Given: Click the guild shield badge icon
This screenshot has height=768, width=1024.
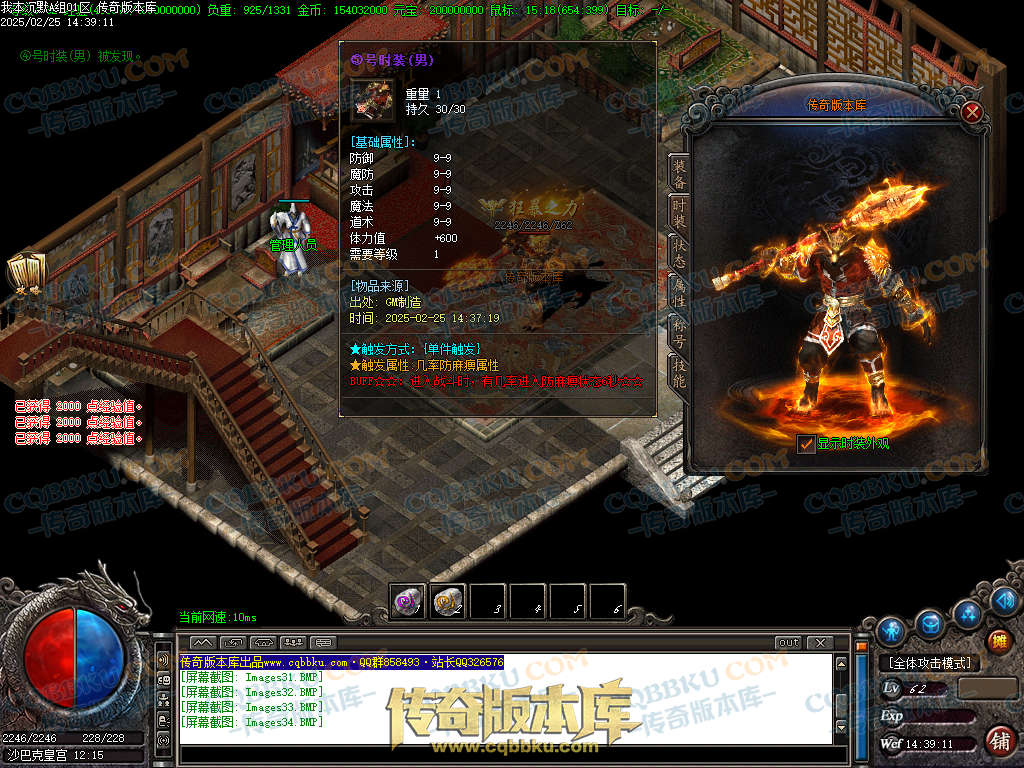Looking at the screenshot, I should pos(22,272).
